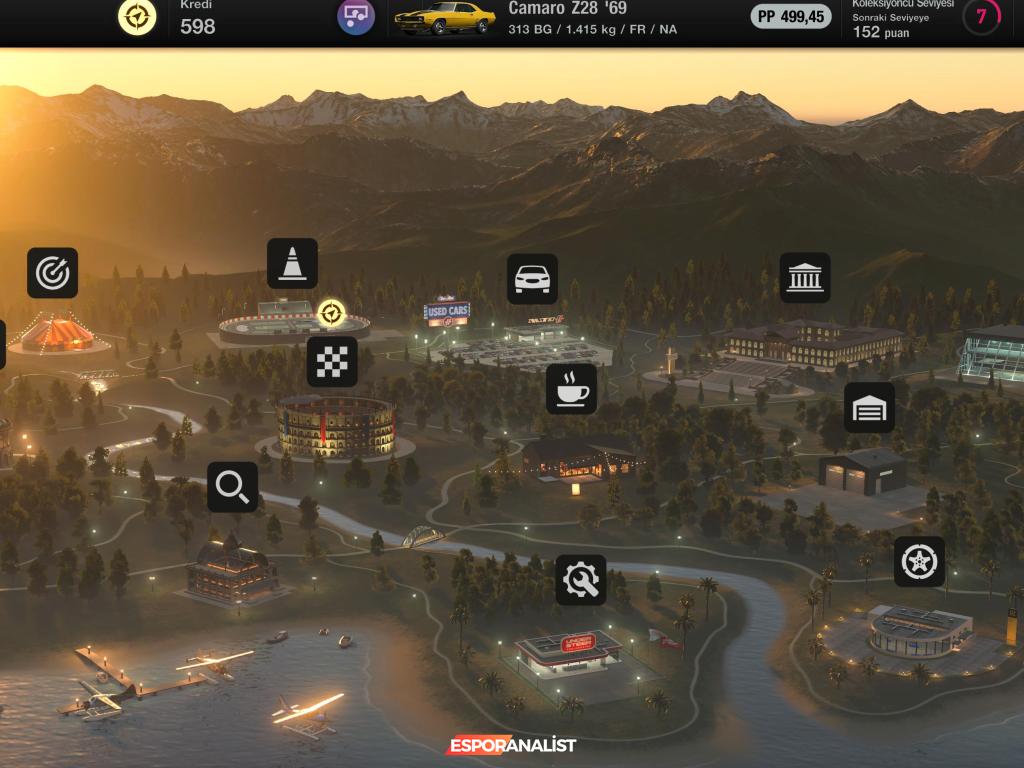The height and width of the screenshot is (768, 1024).
Task: Click the yellow compass marker on the track
Action: click(x=331, y=314)
